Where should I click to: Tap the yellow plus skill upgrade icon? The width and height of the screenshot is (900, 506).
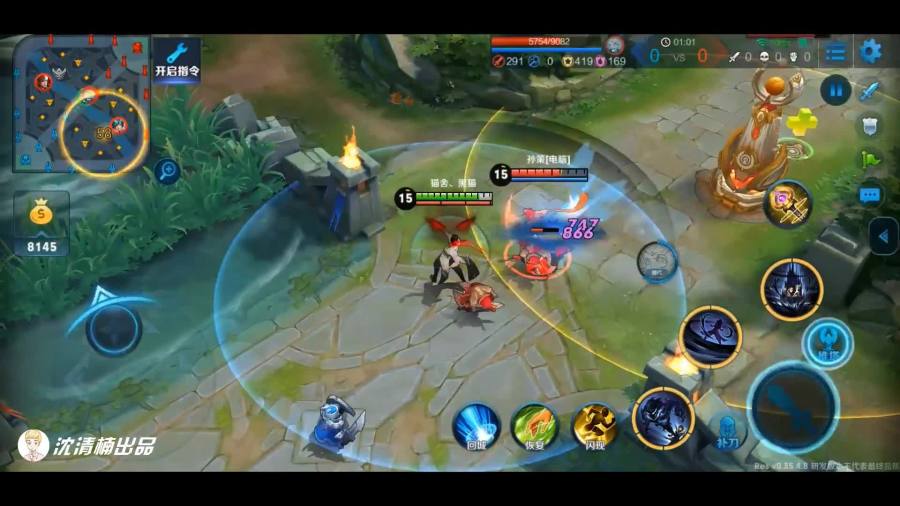coord(802,123)
